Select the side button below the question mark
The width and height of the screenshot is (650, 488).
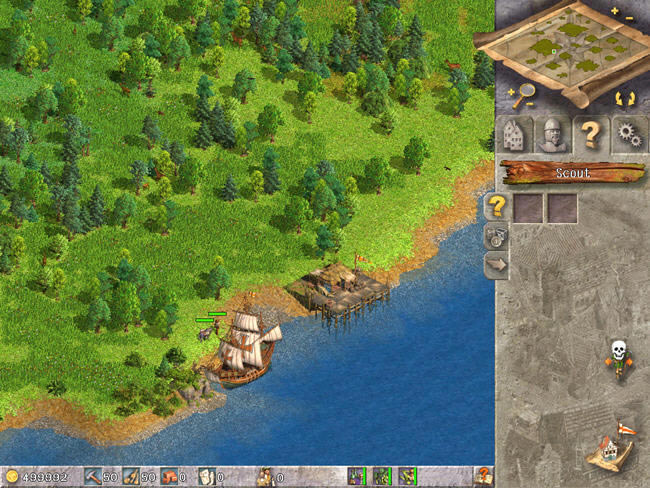click(496, 236)
